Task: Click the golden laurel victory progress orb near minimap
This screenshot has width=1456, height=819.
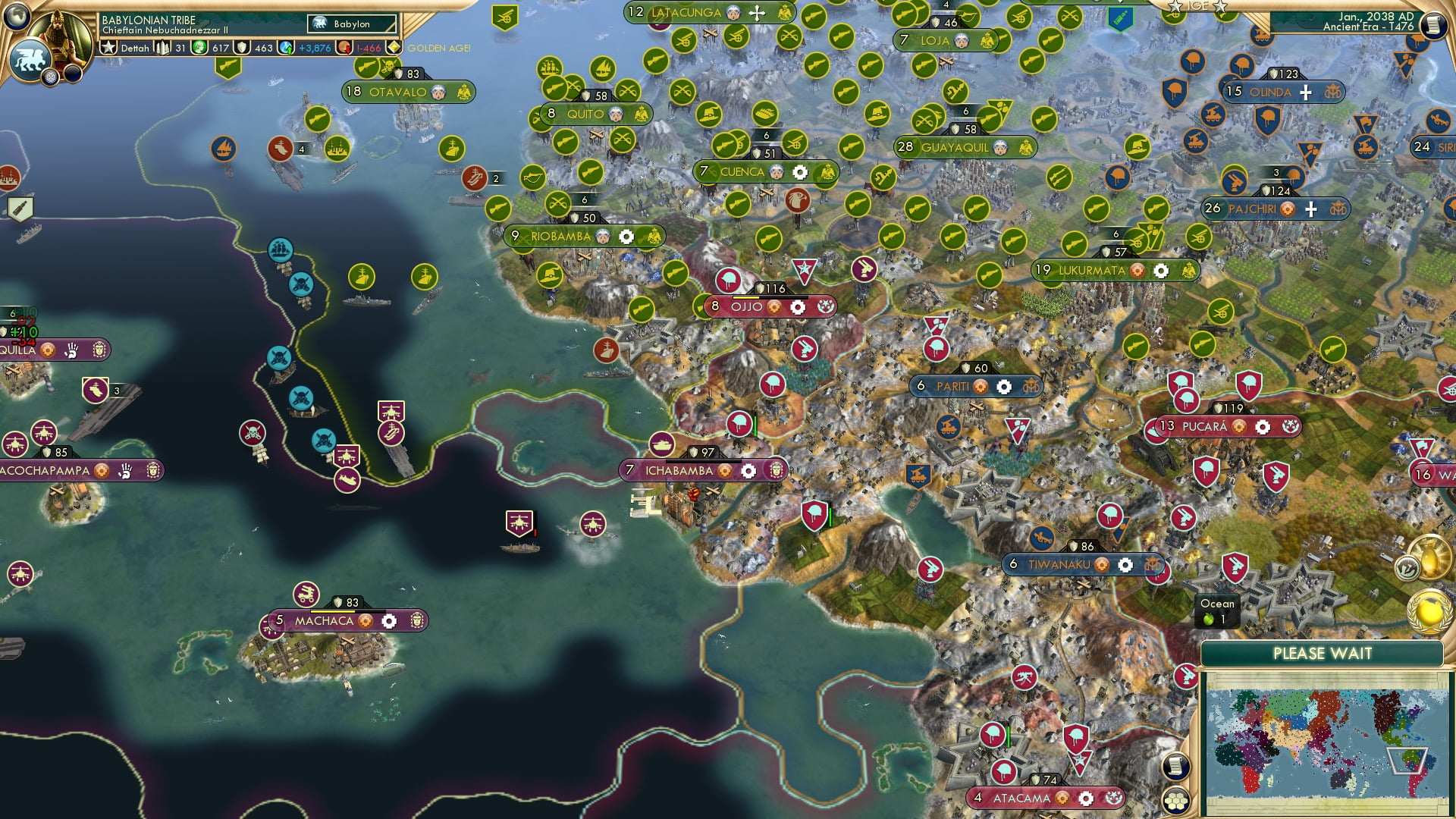Action: click(1430, 611)
